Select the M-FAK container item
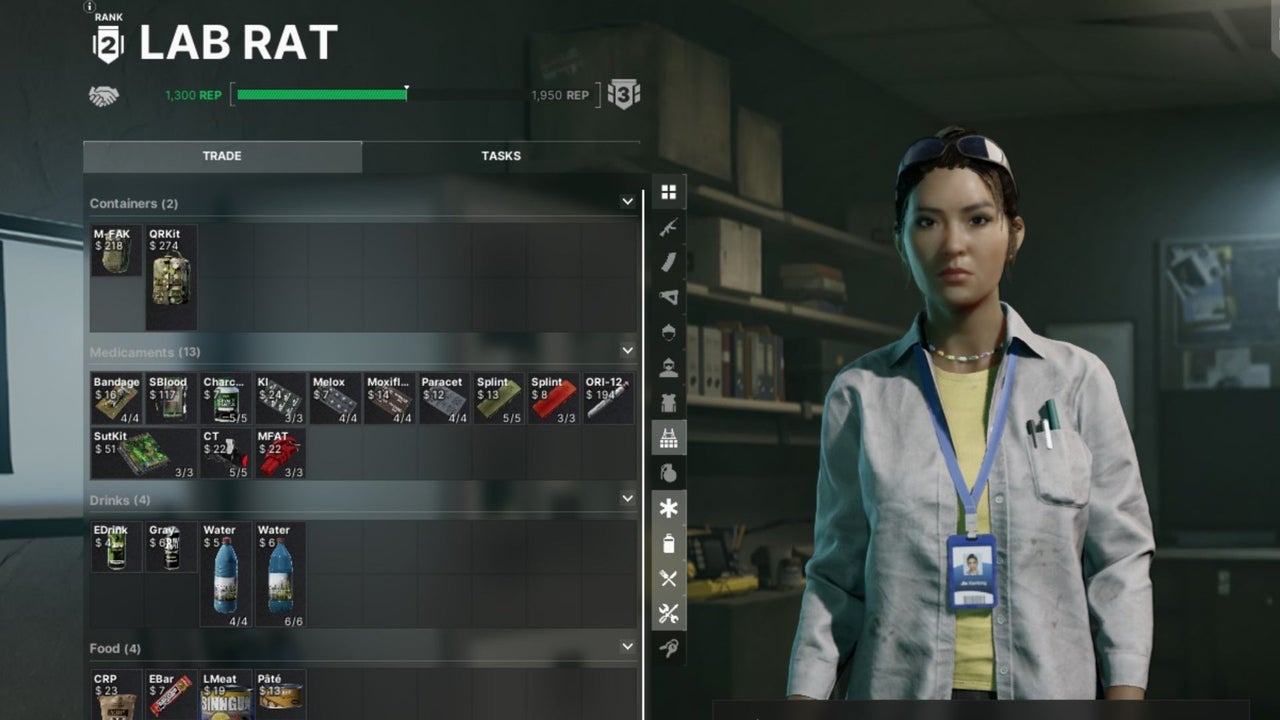The height and width of the screenshot is (720, 1280). pos(116,251)
